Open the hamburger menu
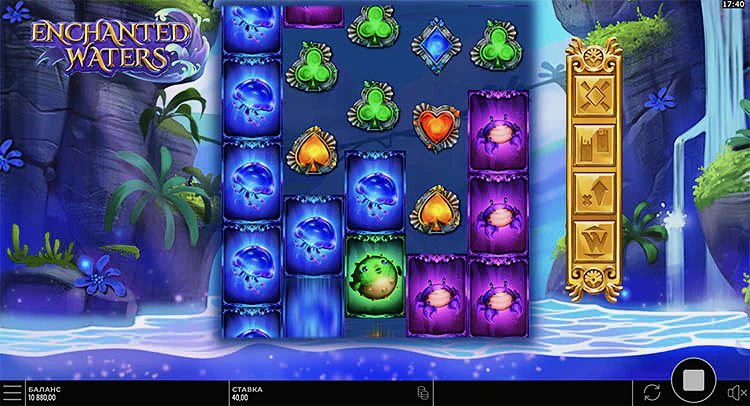Viewport: 750px width, 406px height. (x=11, y=391)
